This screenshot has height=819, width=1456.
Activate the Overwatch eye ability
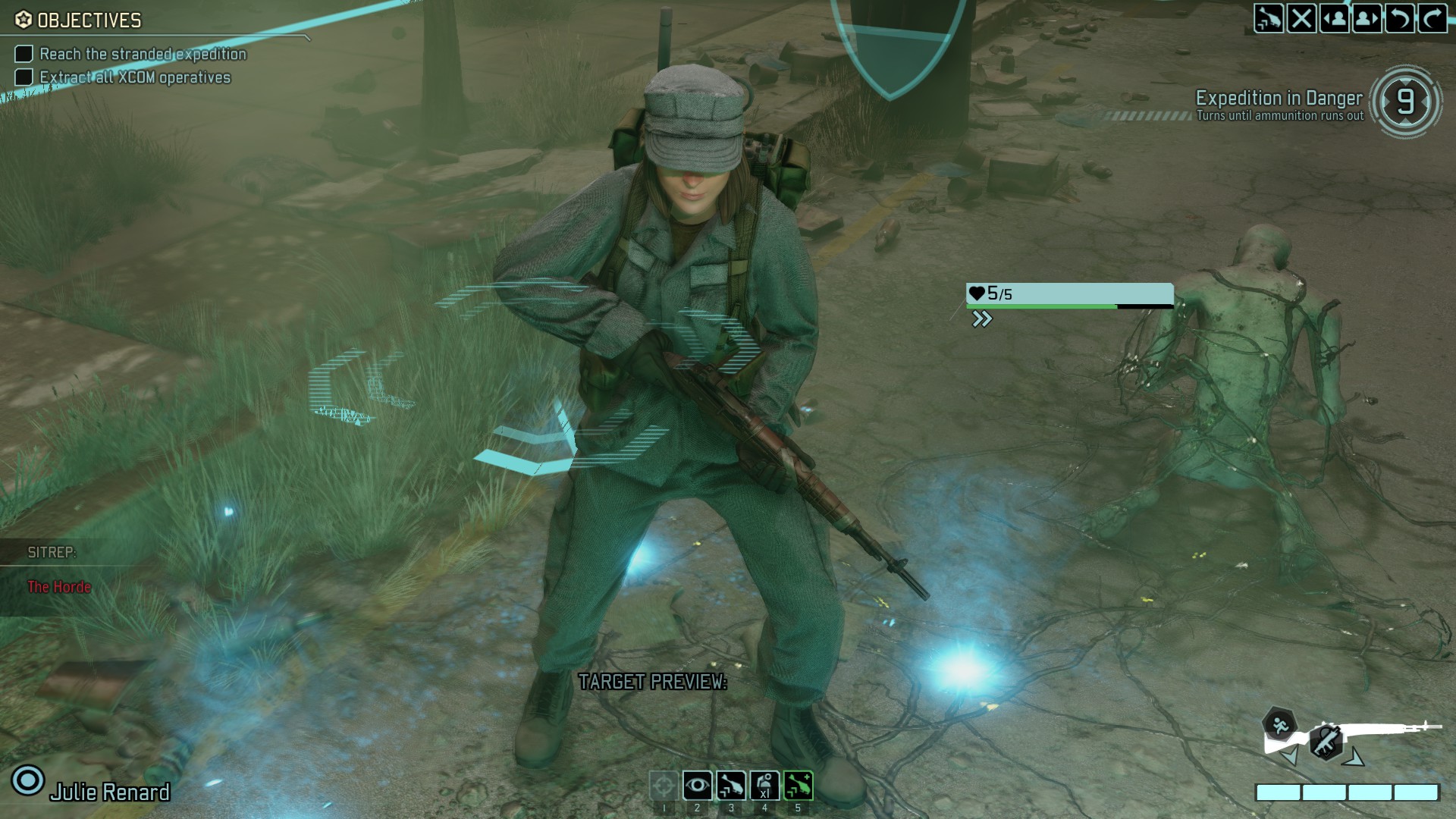click(x=697, y=786)
